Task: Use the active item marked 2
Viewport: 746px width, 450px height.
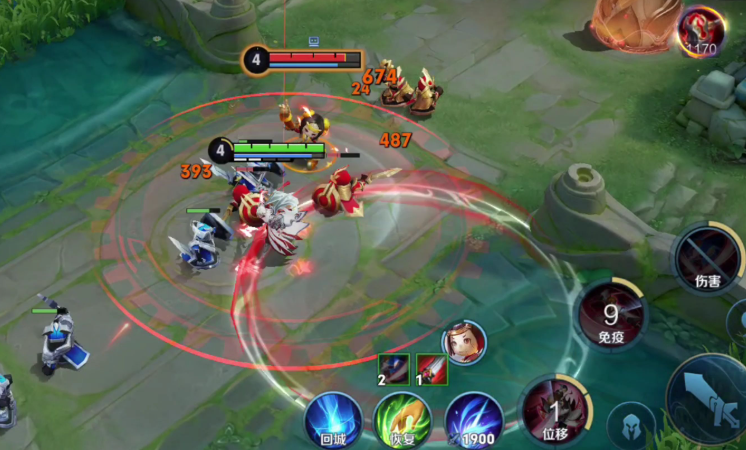Action: pos(393,369)
